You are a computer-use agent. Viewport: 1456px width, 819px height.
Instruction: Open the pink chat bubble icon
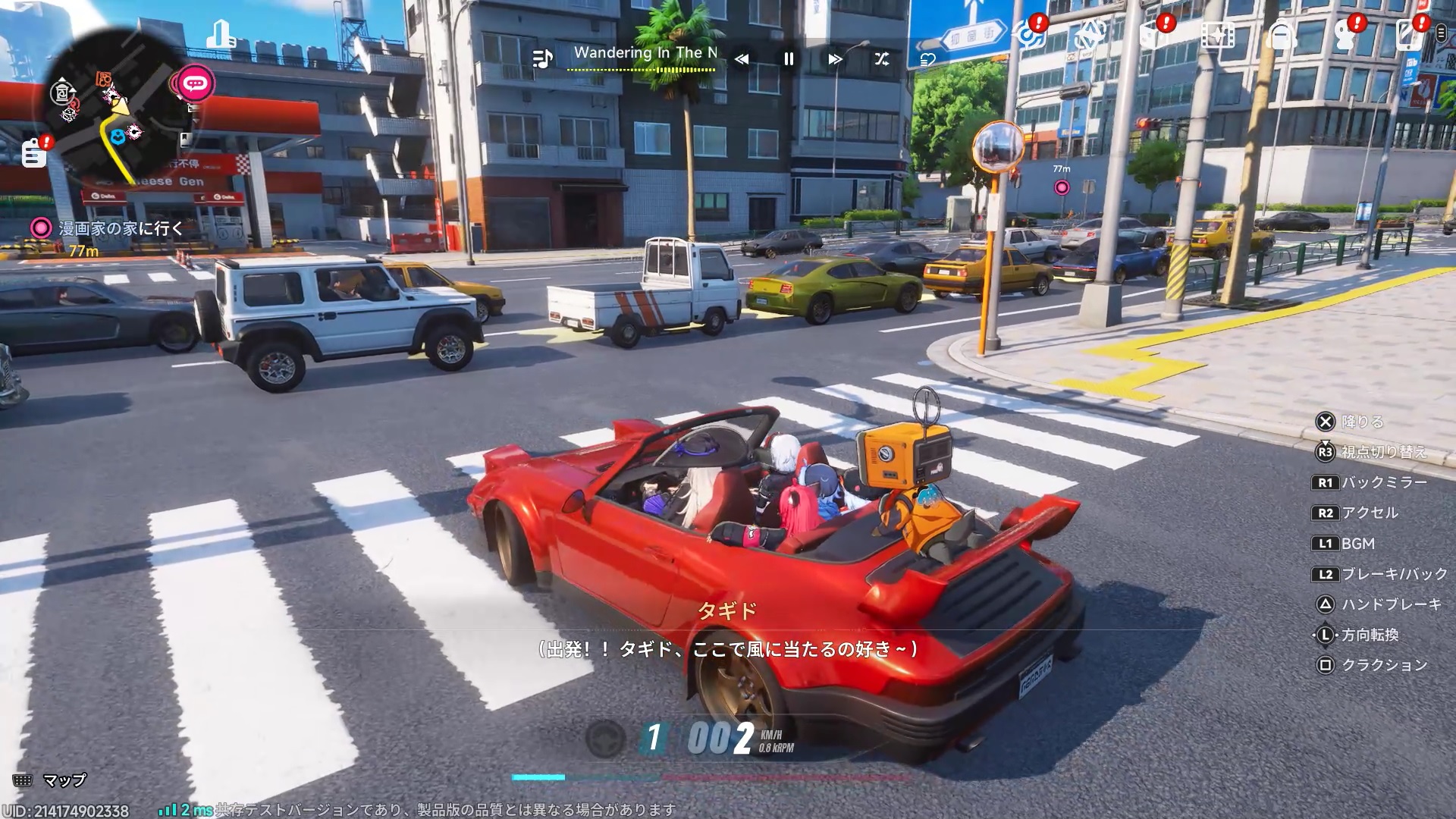196,82
